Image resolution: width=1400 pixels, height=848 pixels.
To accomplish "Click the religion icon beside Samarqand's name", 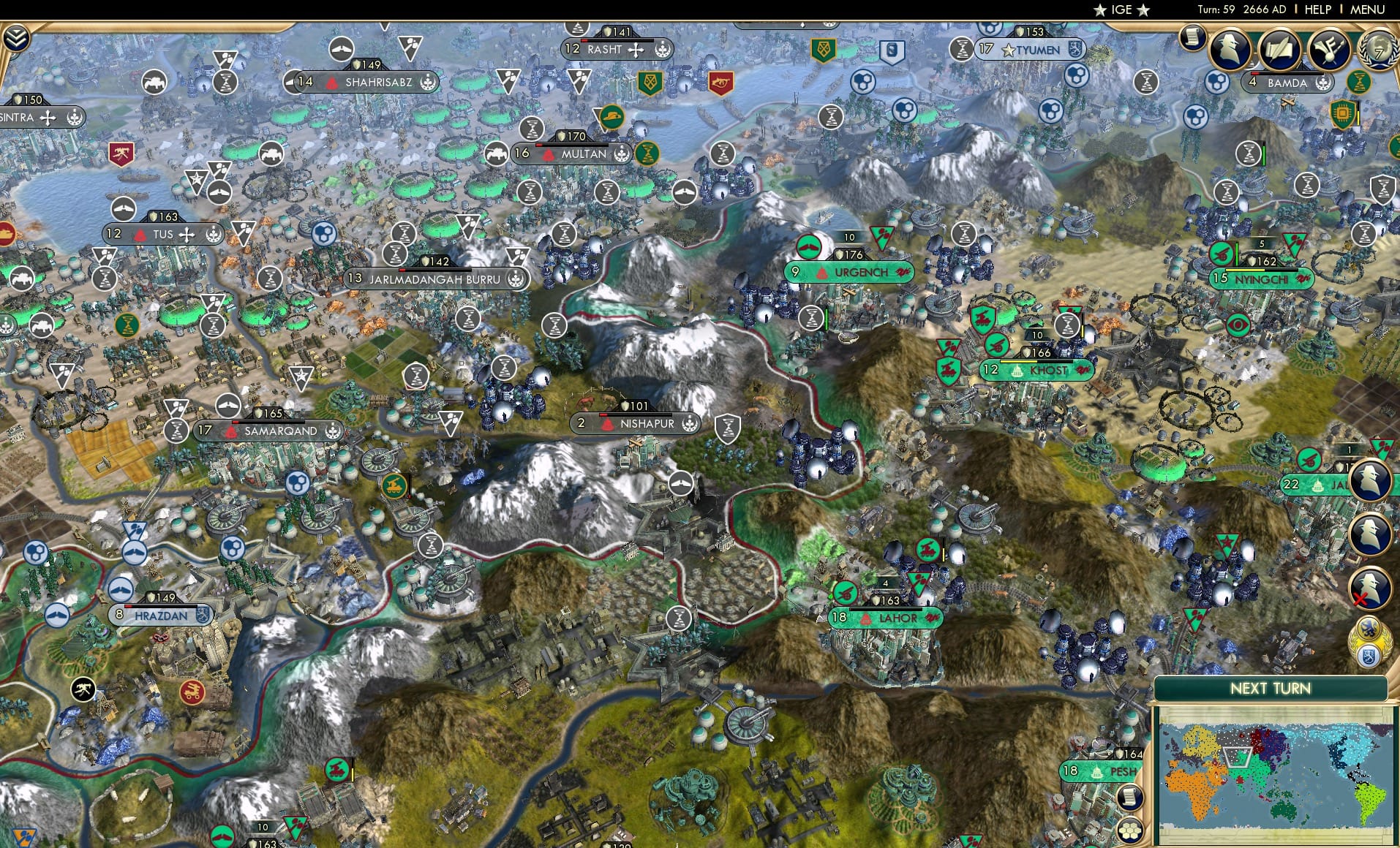I will pos(332,431).
